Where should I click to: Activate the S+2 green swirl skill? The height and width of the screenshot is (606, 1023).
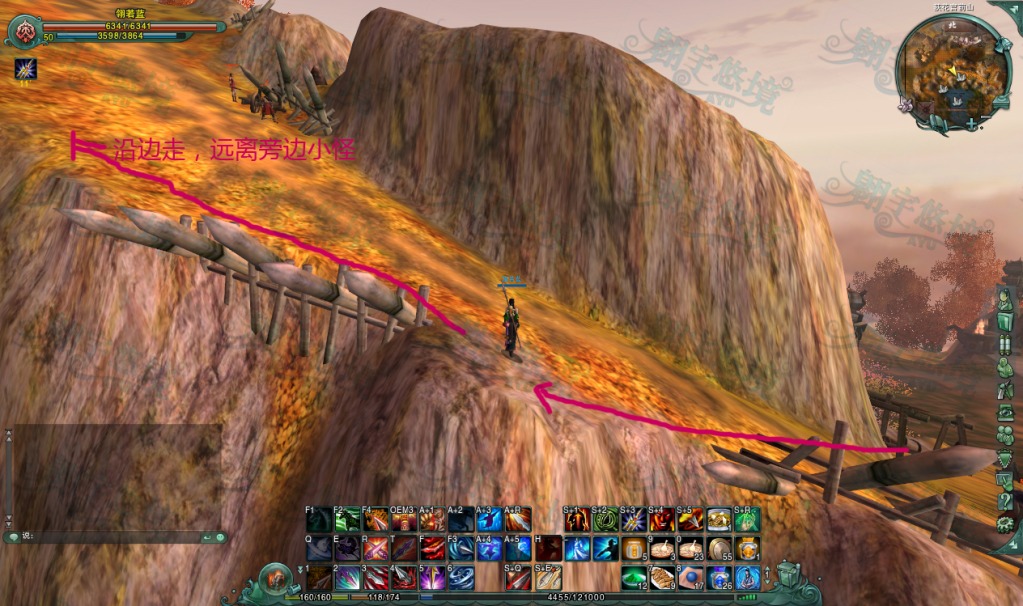[604, 520]
